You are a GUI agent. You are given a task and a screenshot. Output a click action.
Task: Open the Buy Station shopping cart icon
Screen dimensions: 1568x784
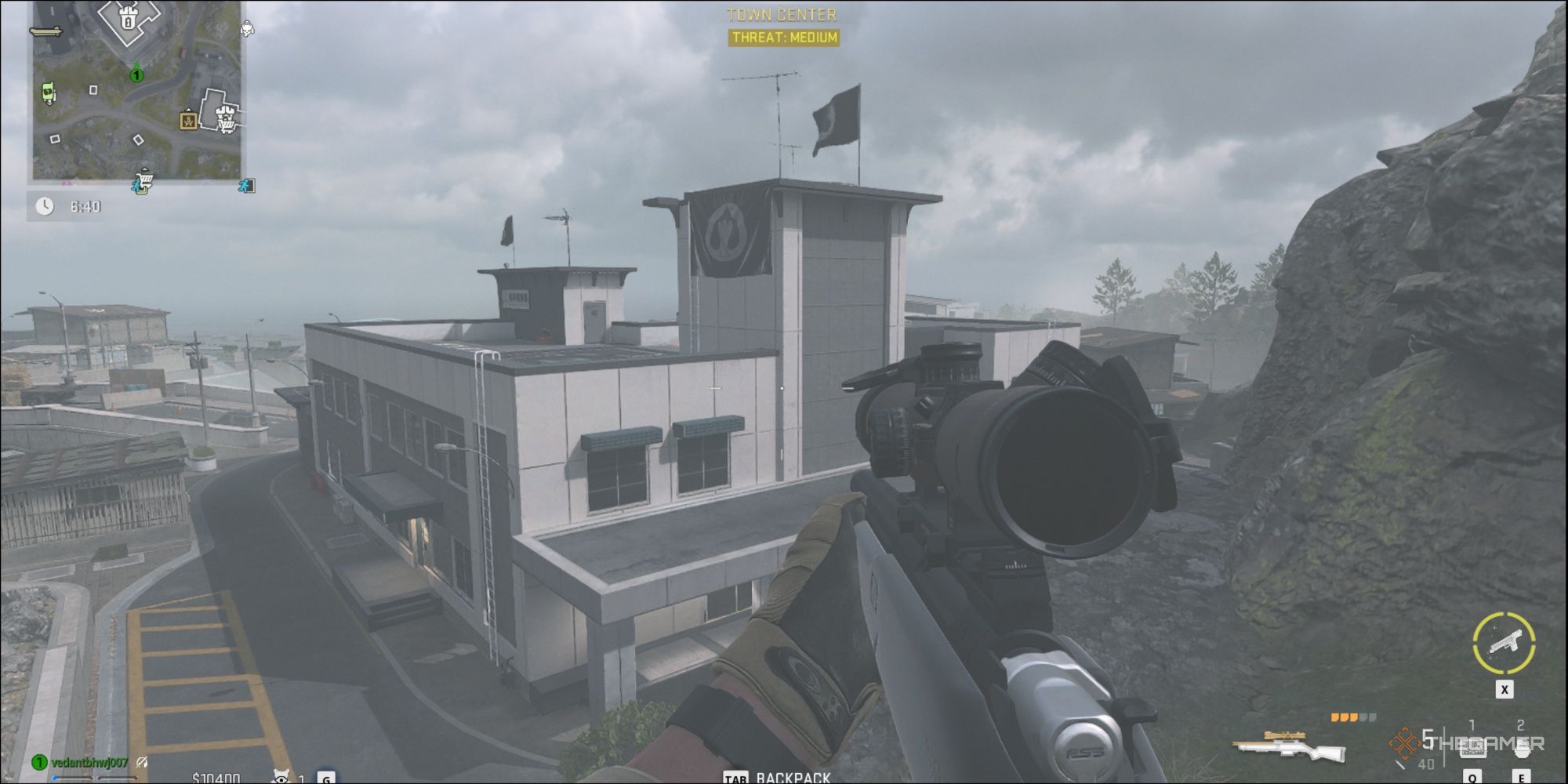coord(145,181)
